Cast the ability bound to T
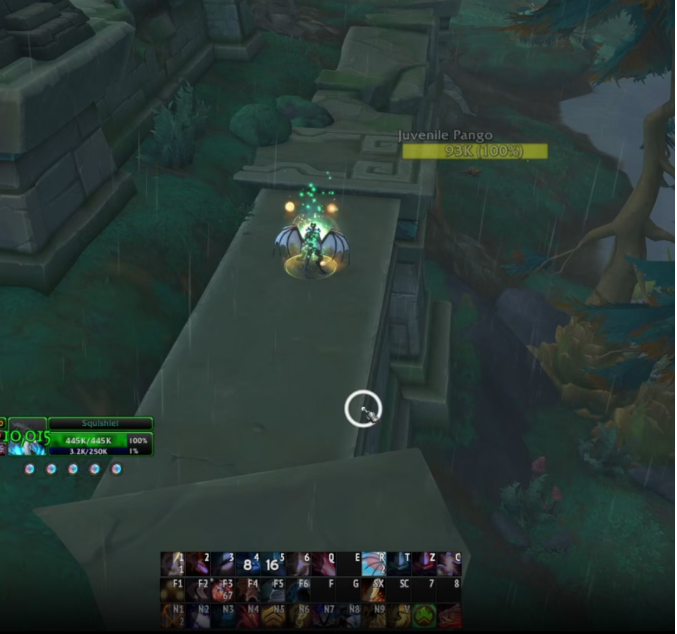This screenshot has width=677, height=634. tap(399, 564)
